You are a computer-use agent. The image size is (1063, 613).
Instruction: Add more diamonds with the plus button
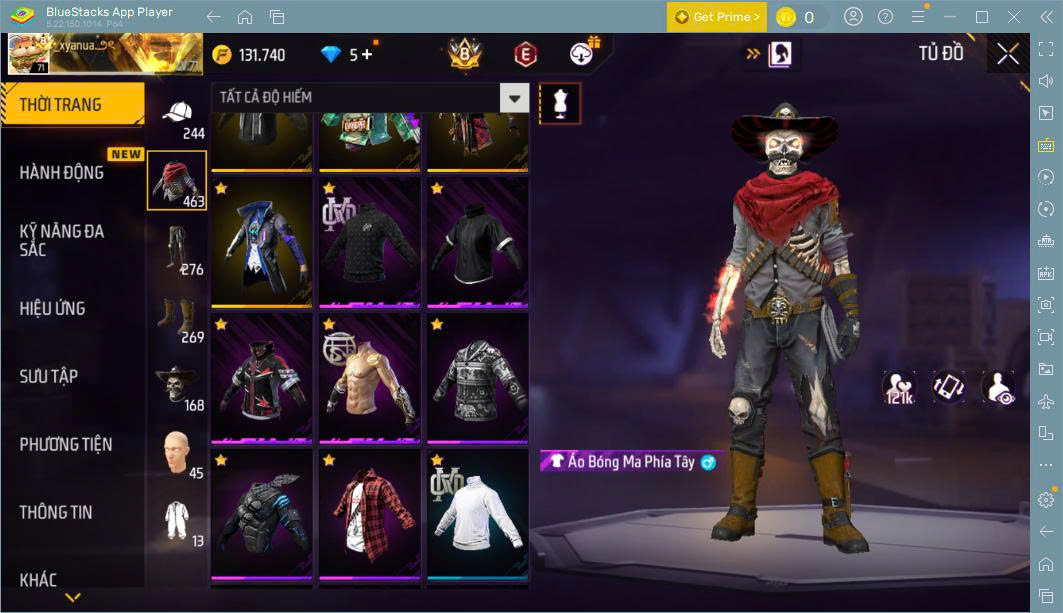[367, 54]
